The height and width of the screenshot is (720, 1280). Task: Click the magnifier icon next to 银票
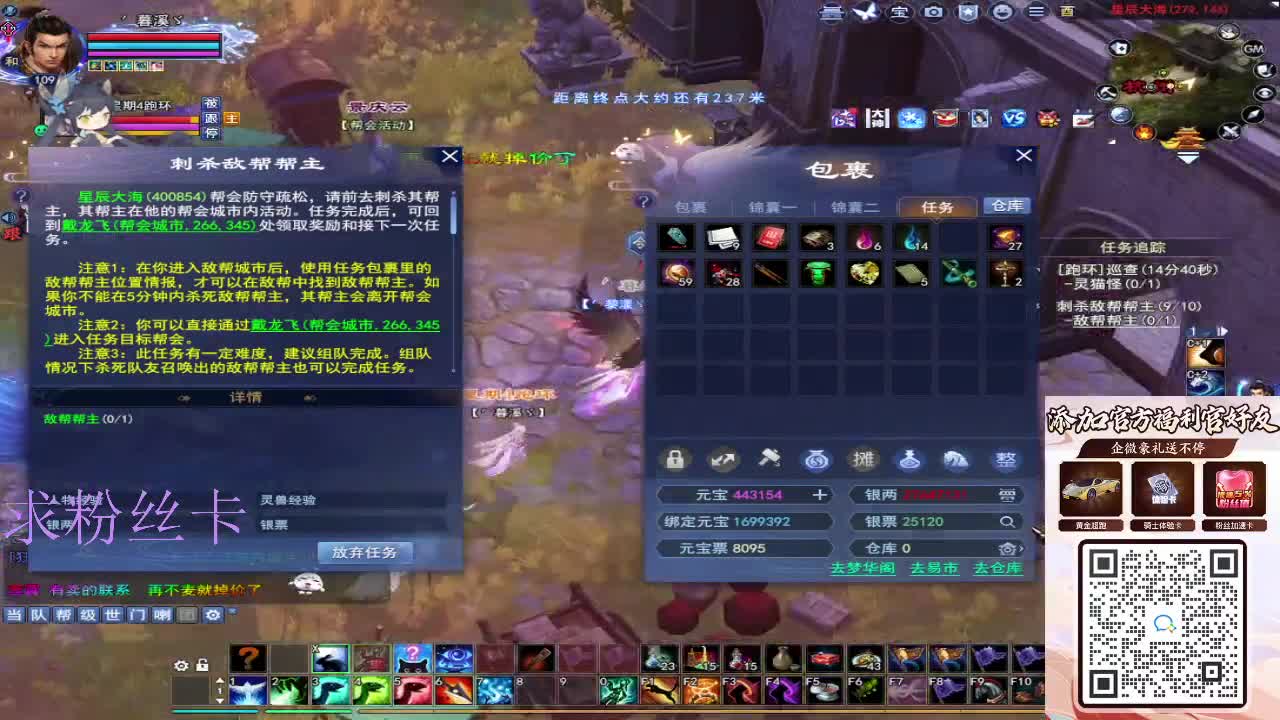[1008, 521]
